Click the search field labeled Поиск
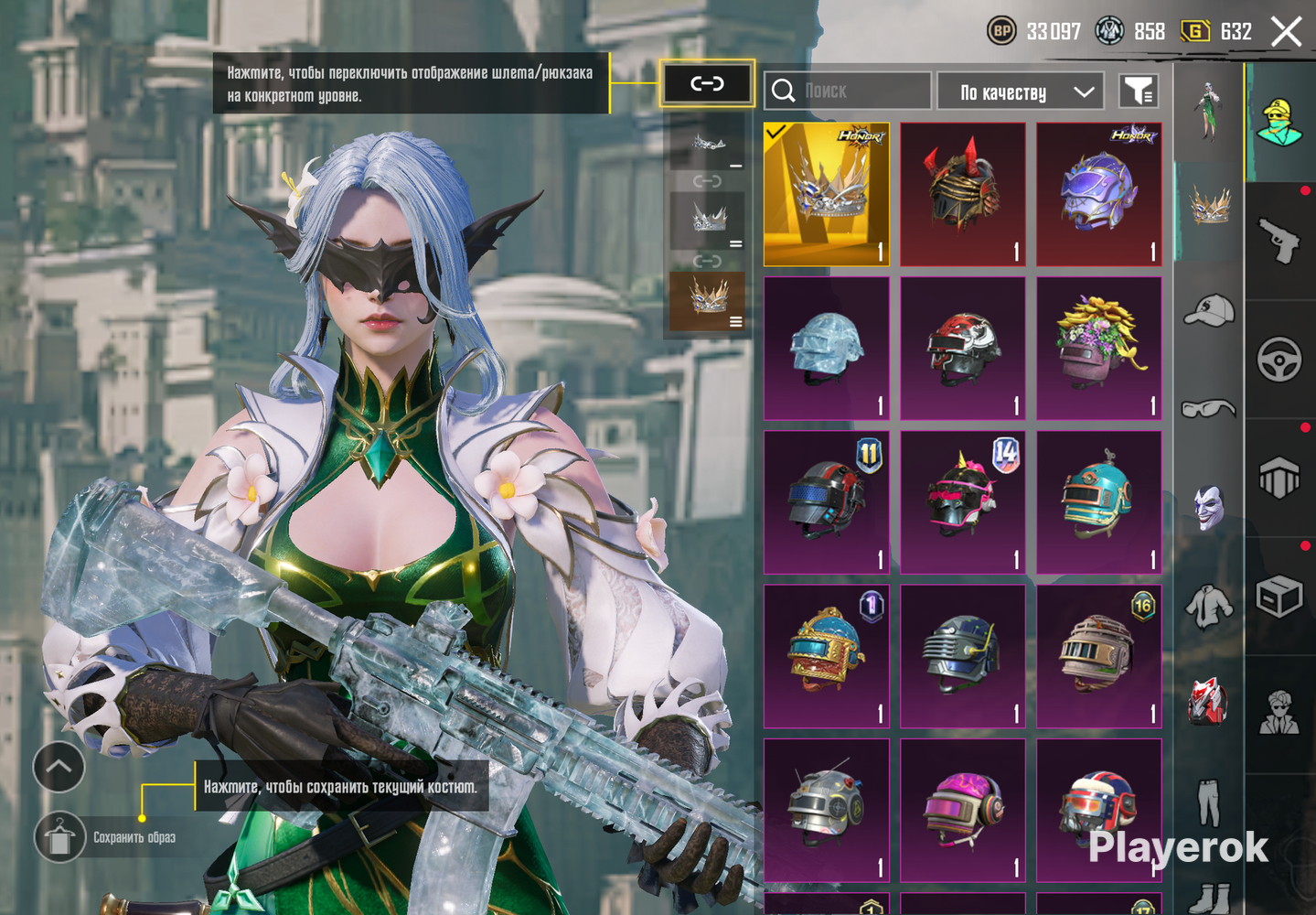1316x915 pixels. point(847,91)
